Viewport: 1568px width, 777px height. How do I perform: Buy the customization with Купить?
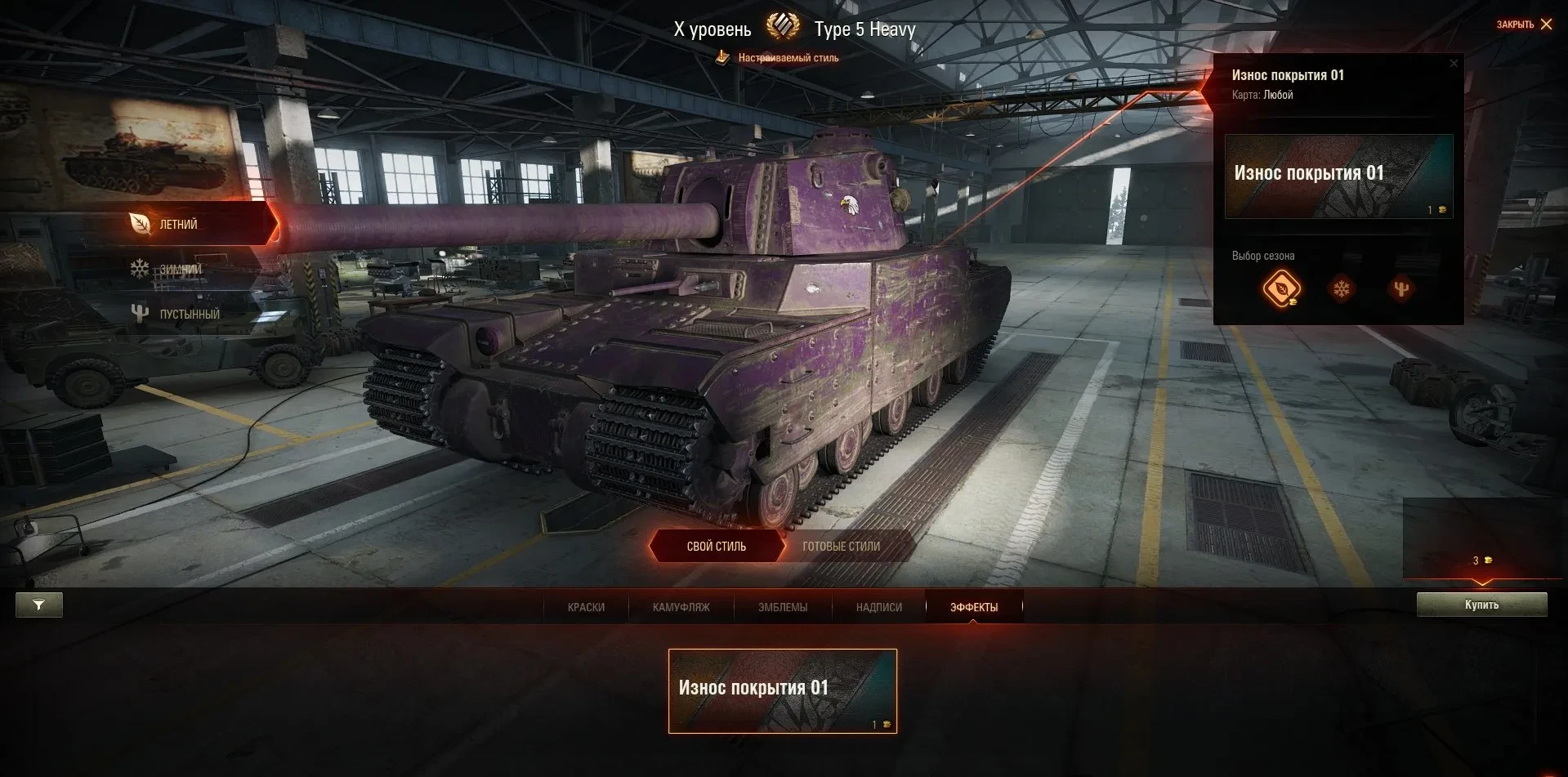pyautogui.click(x=1481, y=605)
